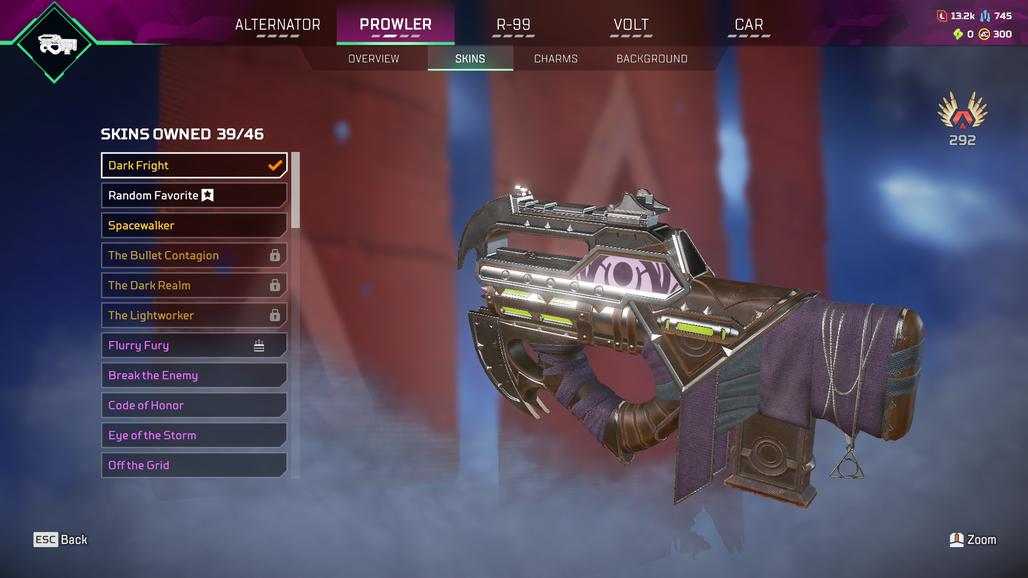Preview the locked Bullet Contagion skin
The image size is (1028, 578).
point(194,256)
